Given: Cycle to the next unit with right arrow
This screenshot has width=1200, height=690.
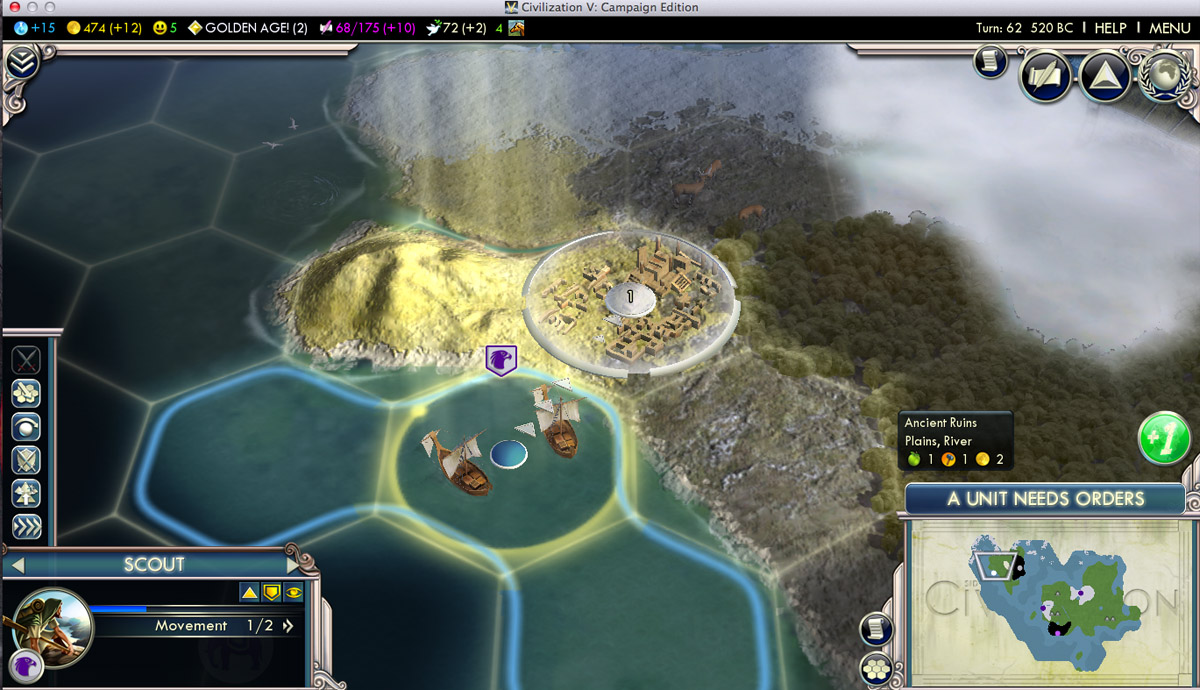Looking at the screenshot, I should coord(294,565).
